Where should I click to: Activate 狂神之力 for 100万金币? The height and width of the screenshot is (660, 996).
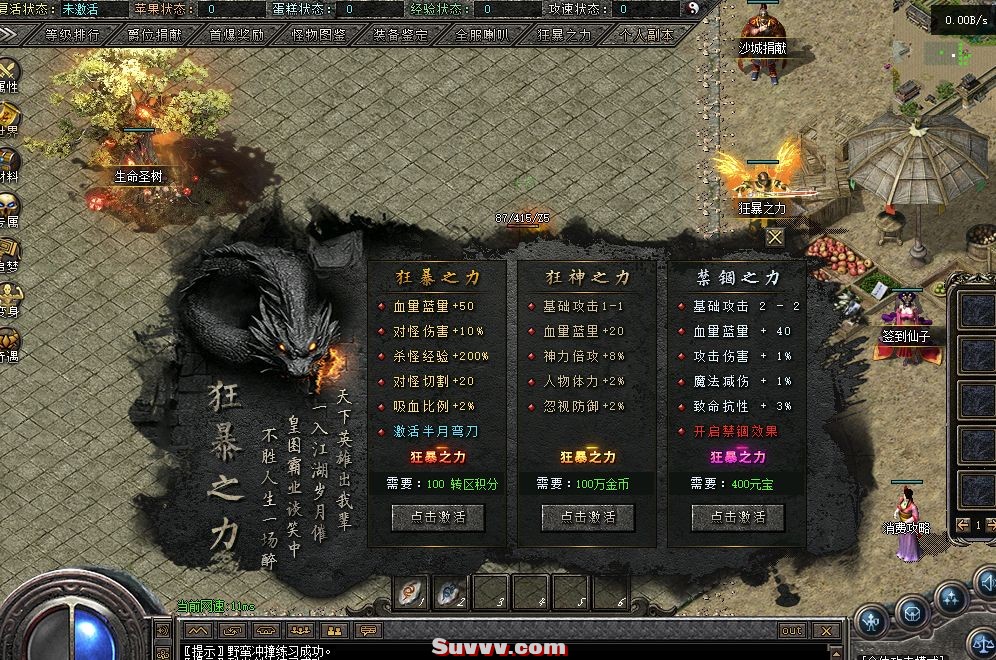coord(588,517)
